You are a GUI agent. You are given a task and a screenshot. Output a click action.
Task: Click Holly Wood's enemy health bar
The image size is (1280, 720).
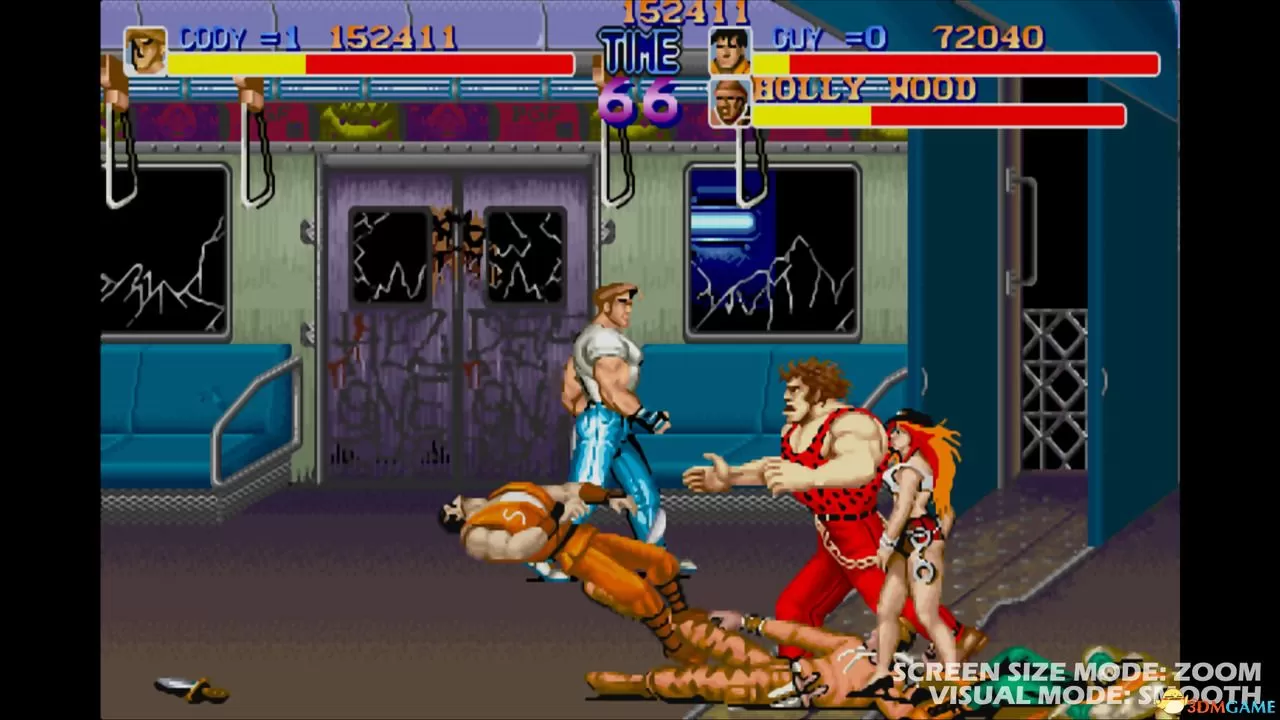940,115
